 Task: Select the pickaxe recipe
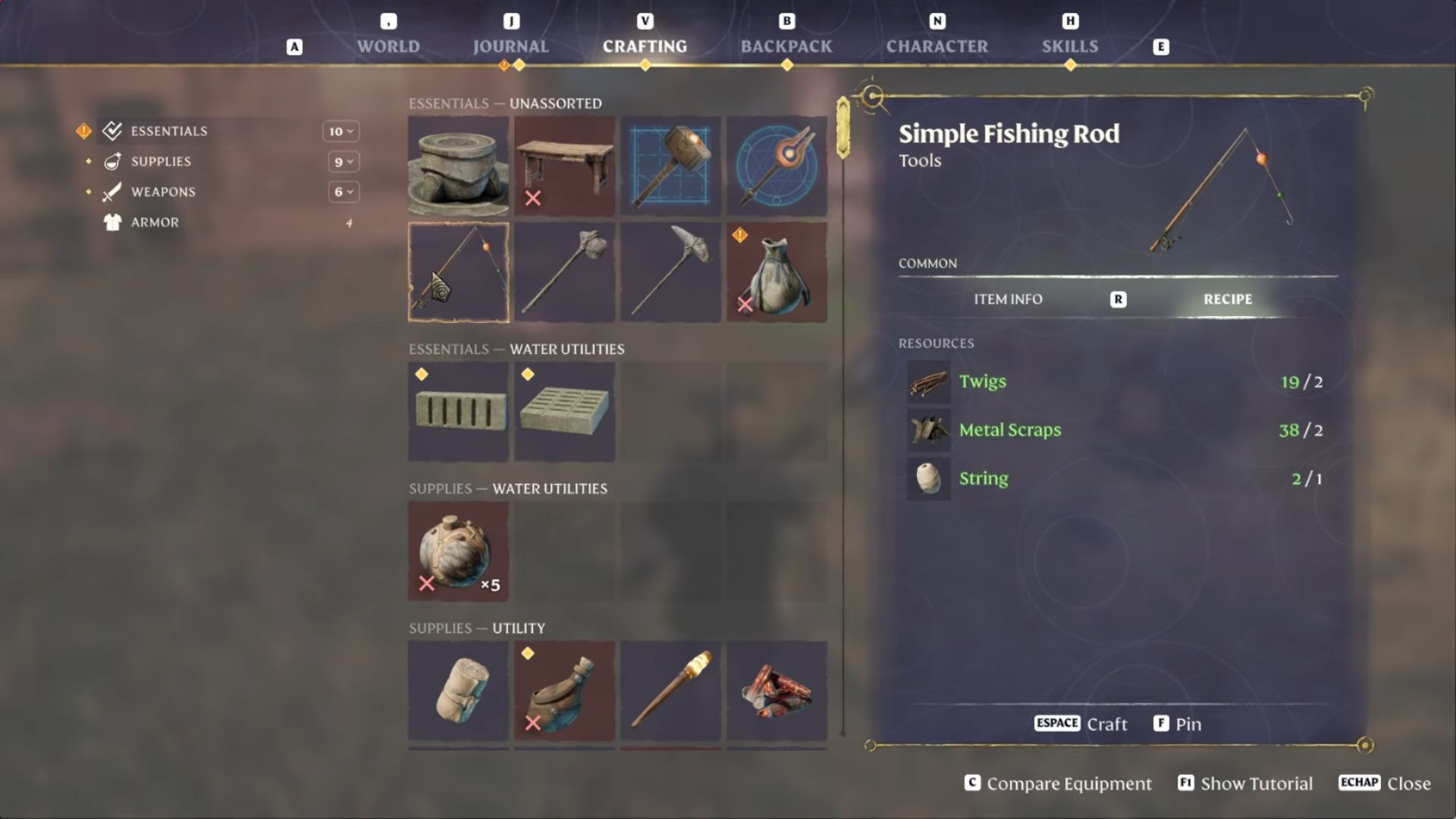coord(670,271)
